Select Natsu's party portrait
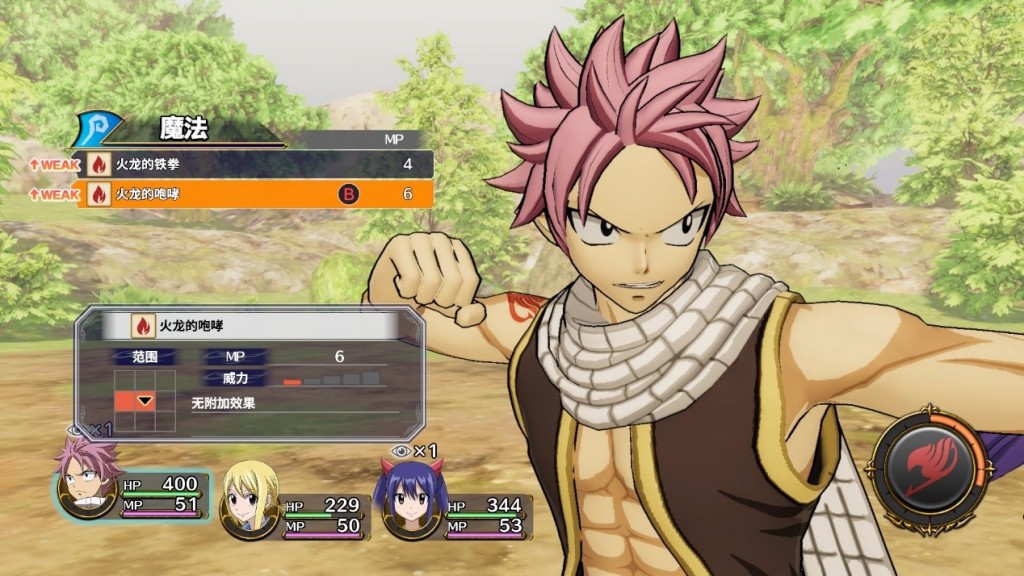This screenshot has height=576, width=1024. coord(88,483)
